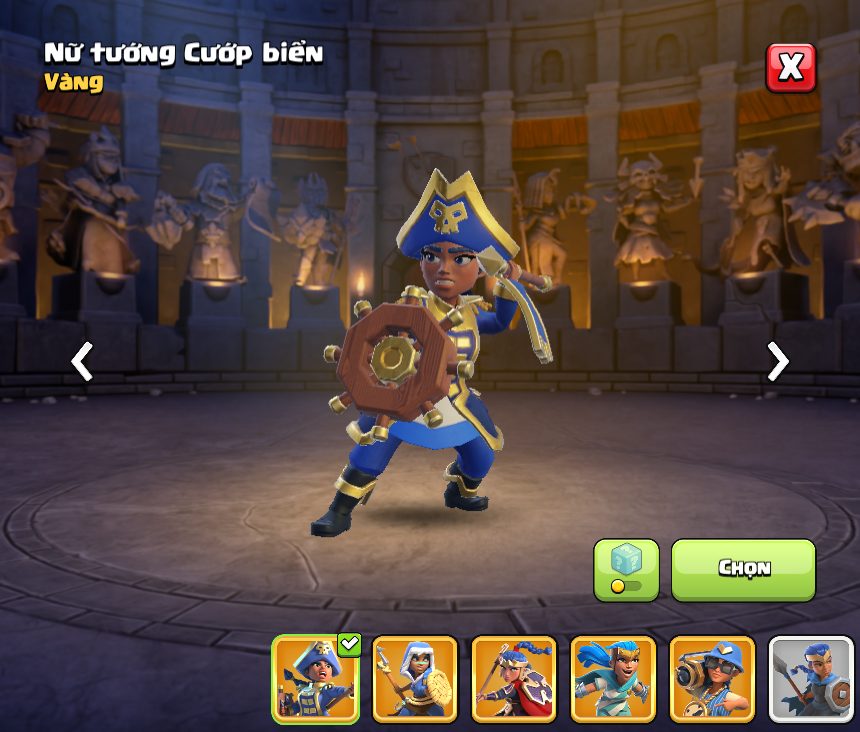Choose the sunglasses and cap skin thumbnail

[711, 679]
